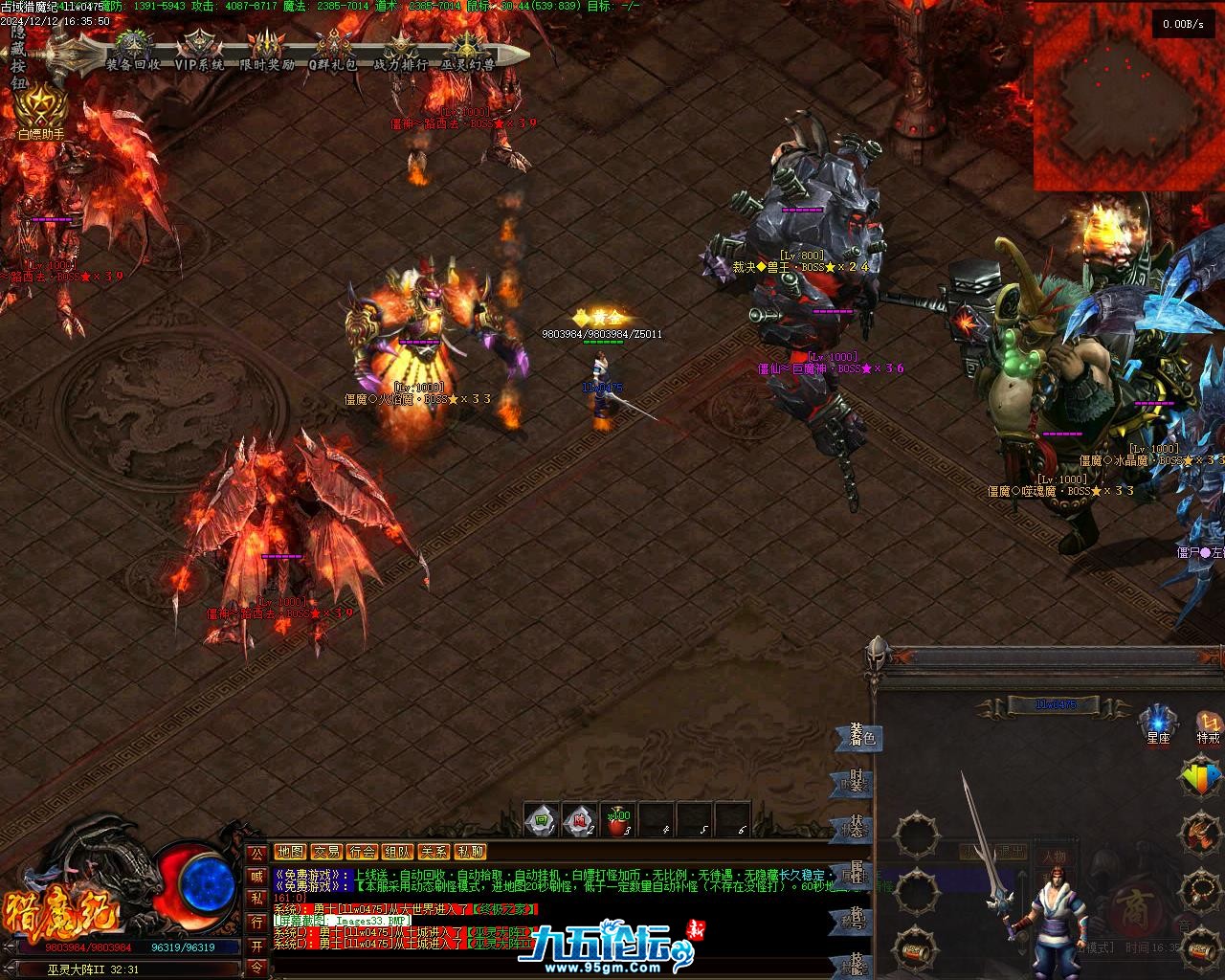Open the Q群礼包 gift pack

click(332, 52)
